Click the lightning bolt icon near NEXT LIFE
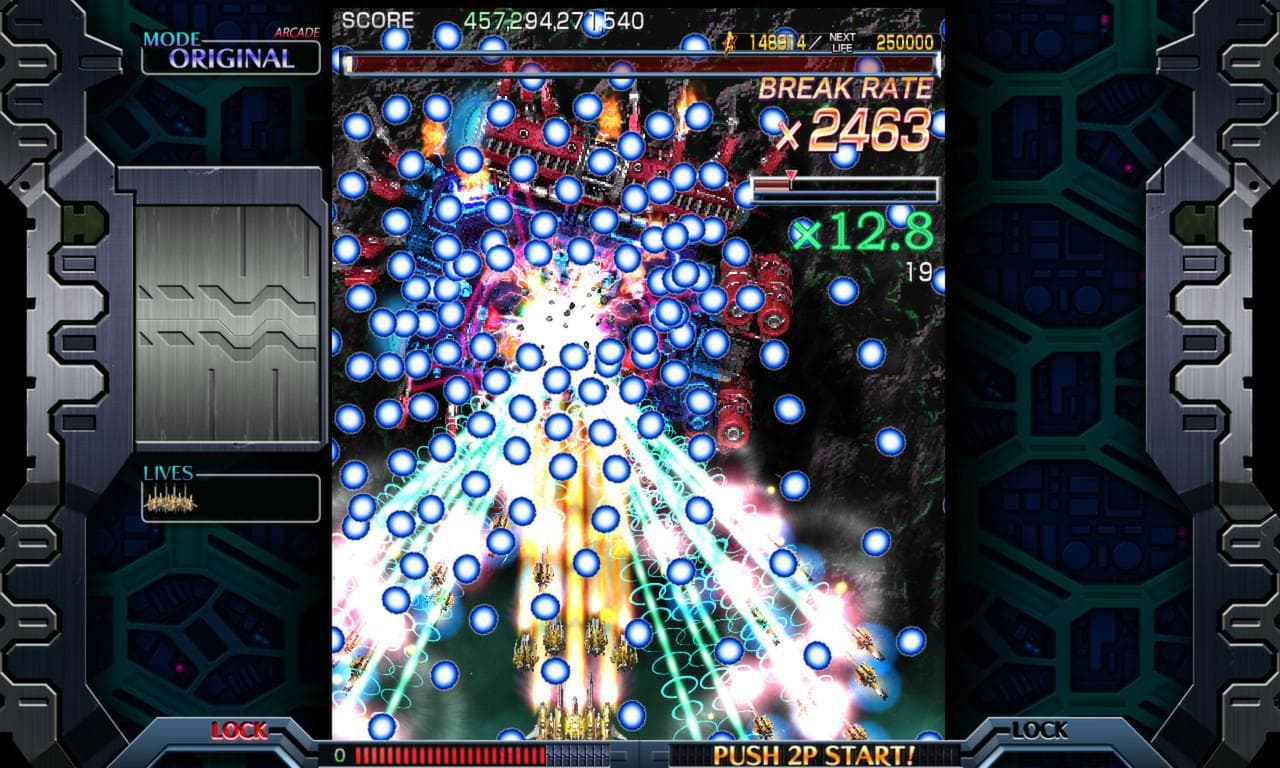 click(728, 42)
